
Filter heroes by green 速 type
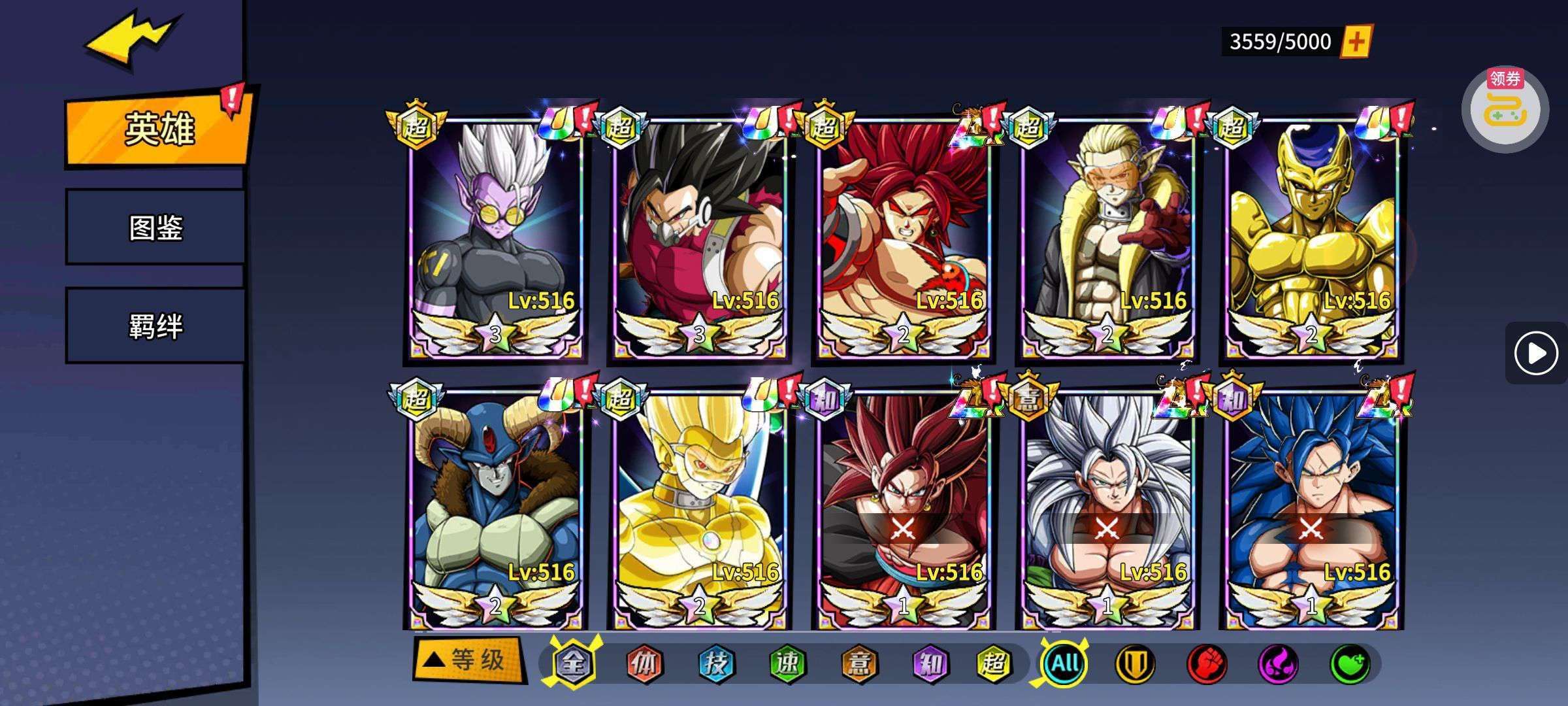787,664
